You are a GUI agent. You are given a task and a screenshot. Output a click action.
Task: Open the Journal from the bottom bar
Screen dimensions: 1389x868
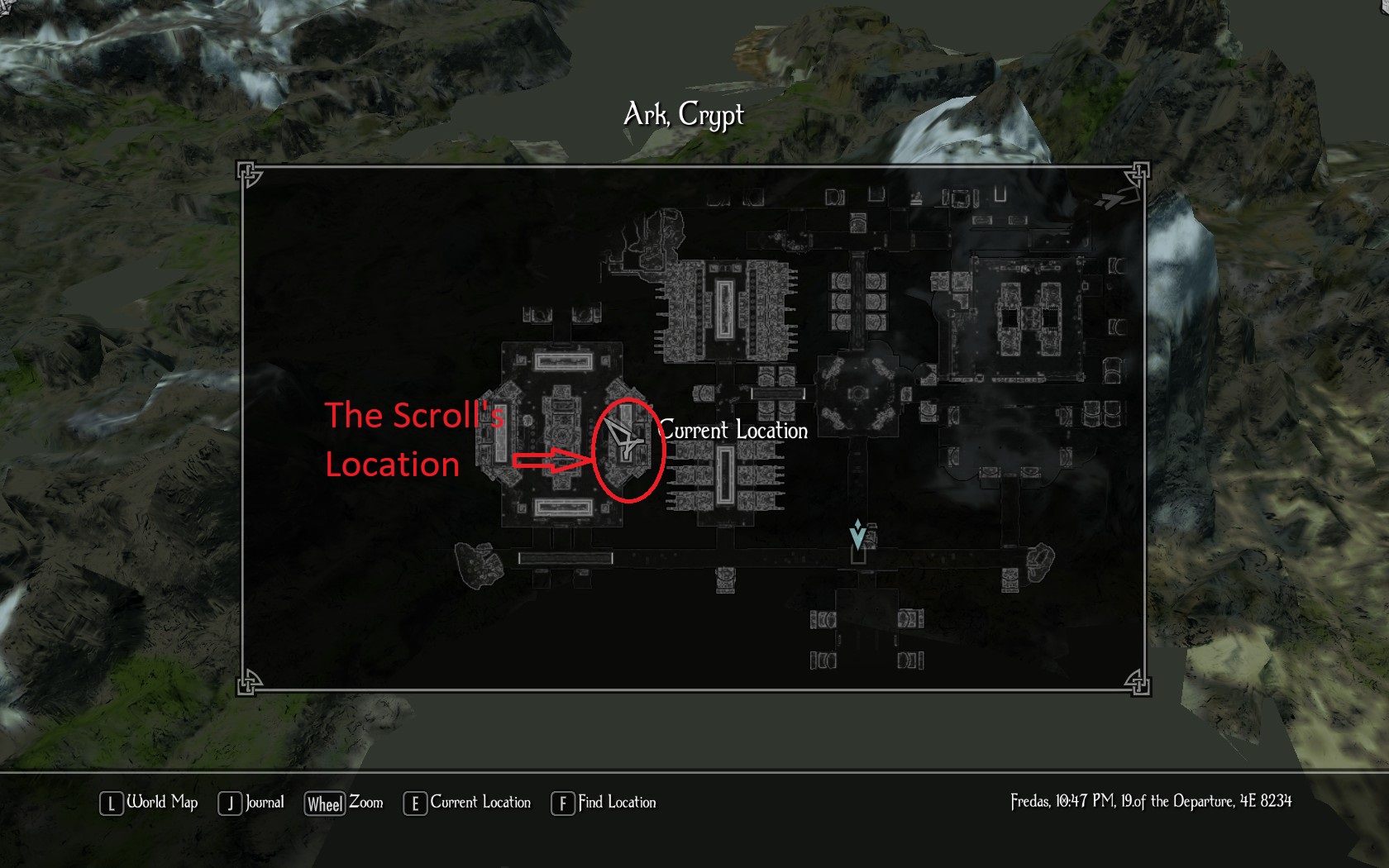point(251,803)
